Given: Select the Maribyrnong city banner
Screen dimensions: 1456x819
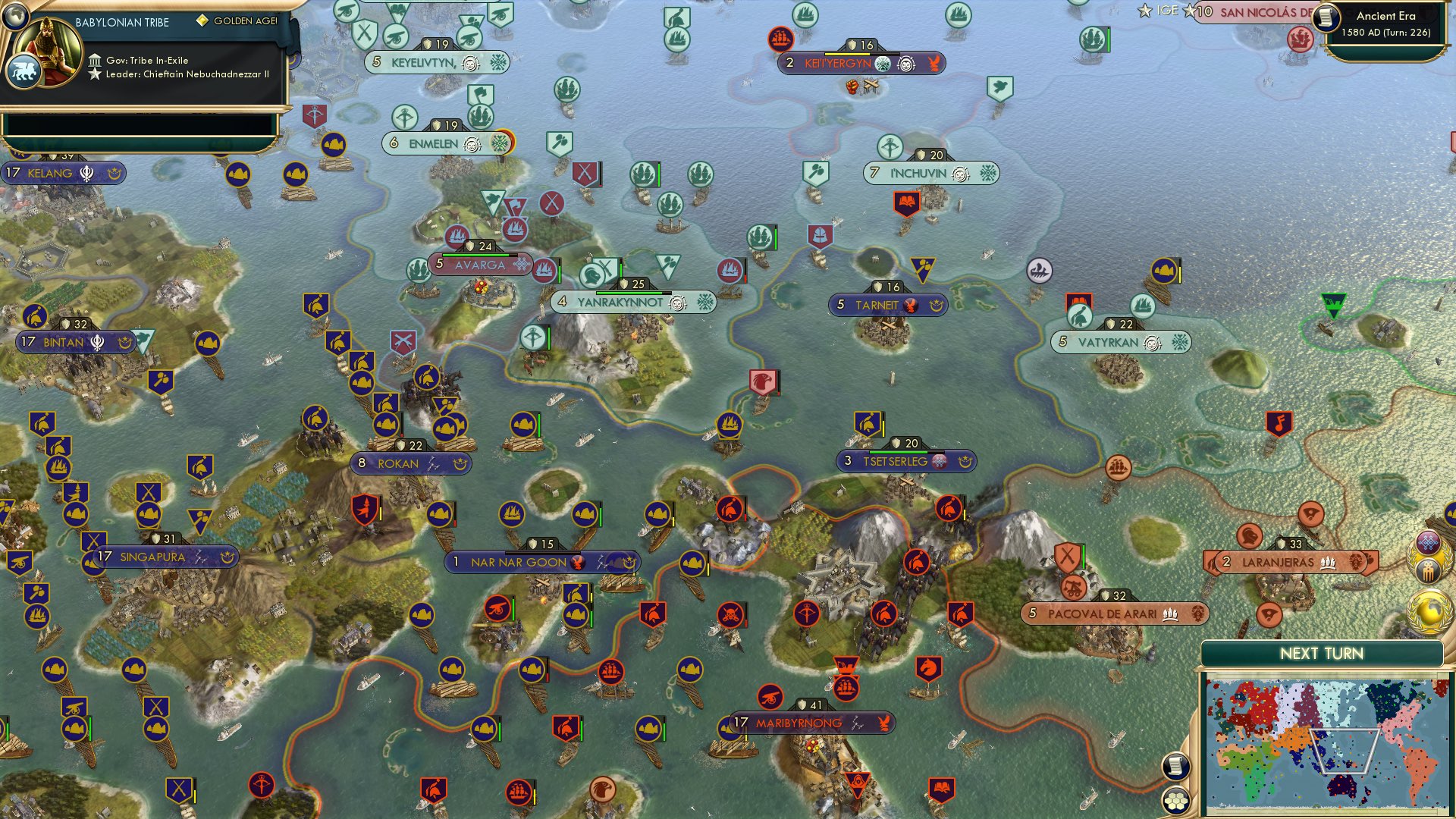Looking at the screenshot, I should 799,723.
